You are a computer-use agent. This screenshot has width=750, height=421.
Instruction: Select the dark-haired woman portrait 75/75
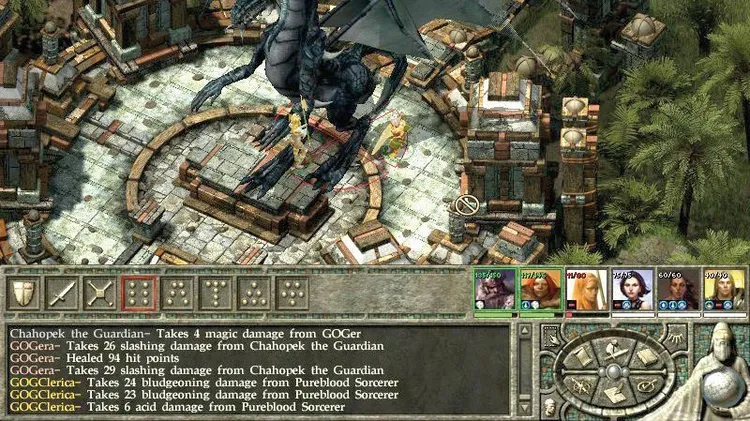632,291
